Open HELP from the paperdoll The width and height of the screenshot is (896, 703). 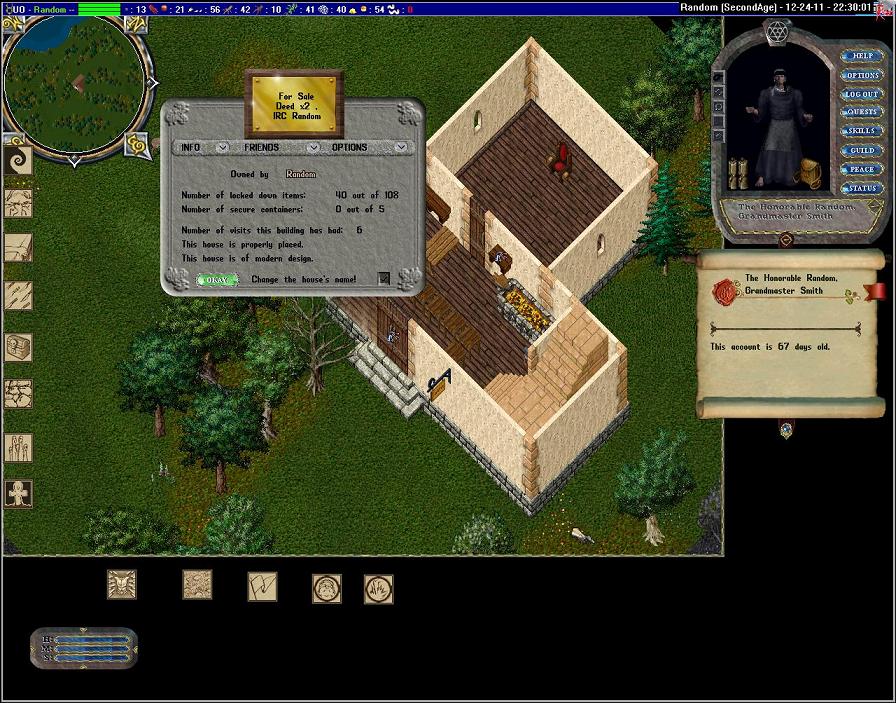(x=862, y=56)
